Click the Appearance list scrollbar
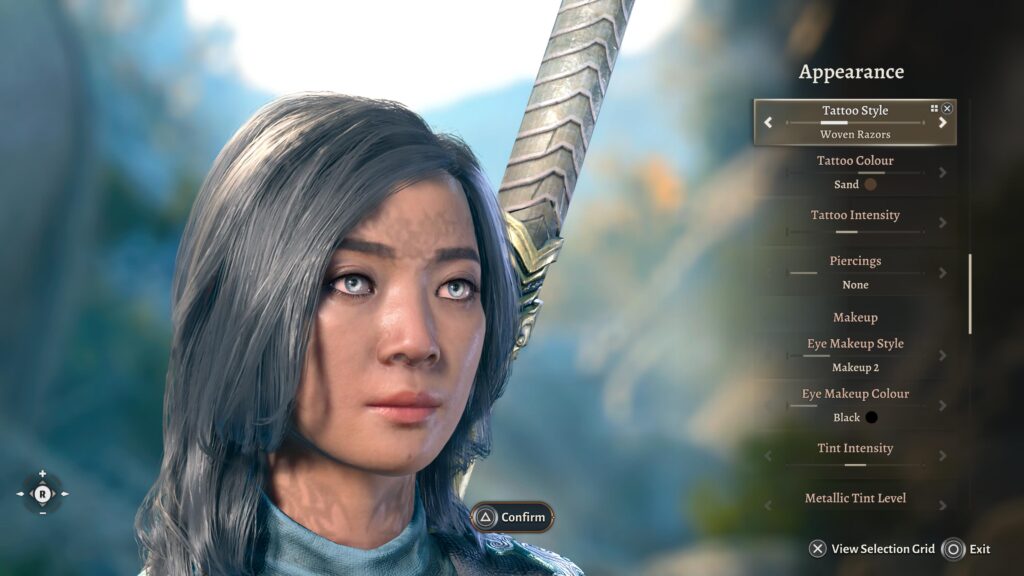1024x576 pixels. coord(969,293)
